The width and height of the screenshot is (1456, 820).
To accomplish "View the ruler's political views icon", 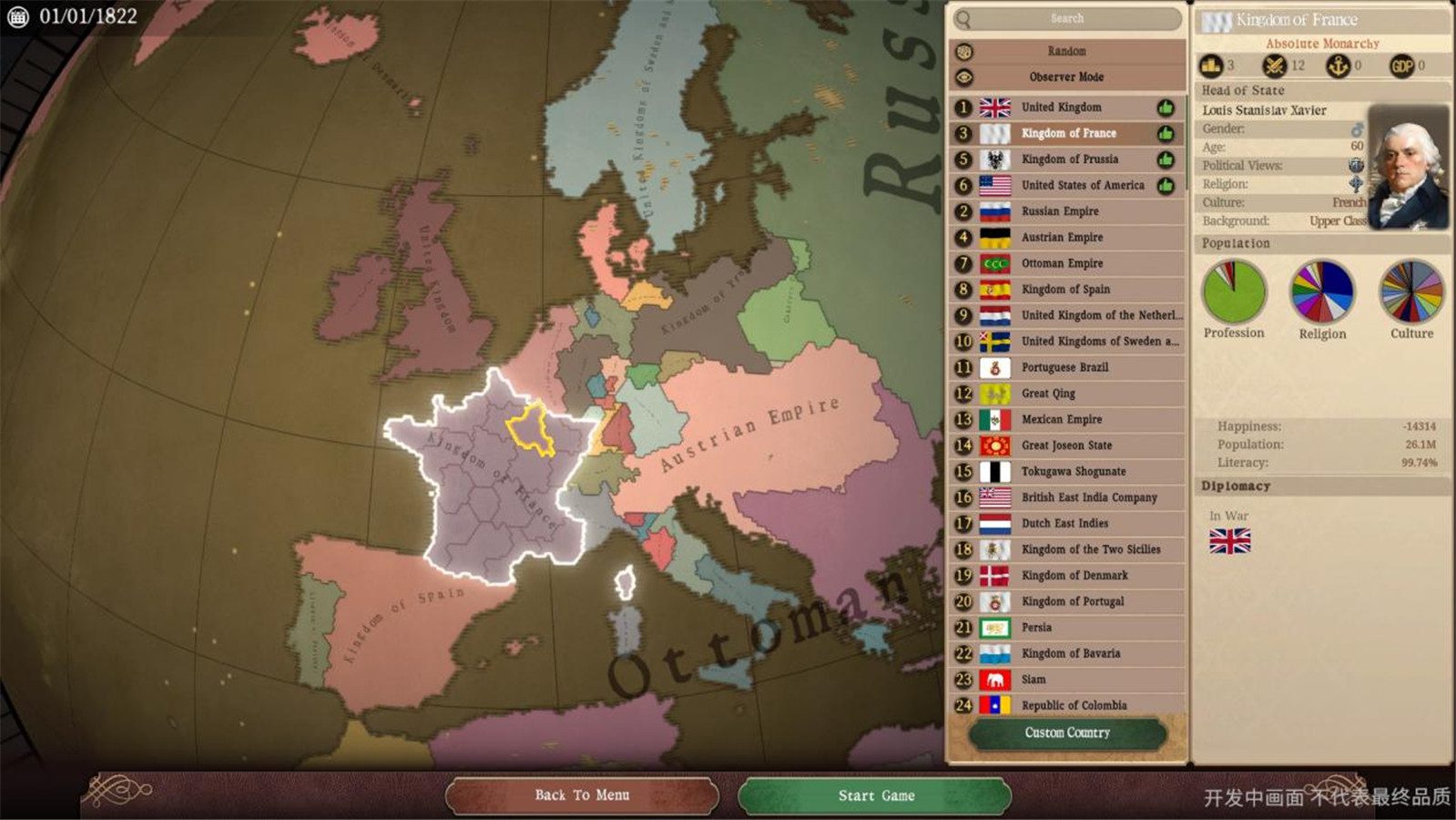I will point(1356,165).
